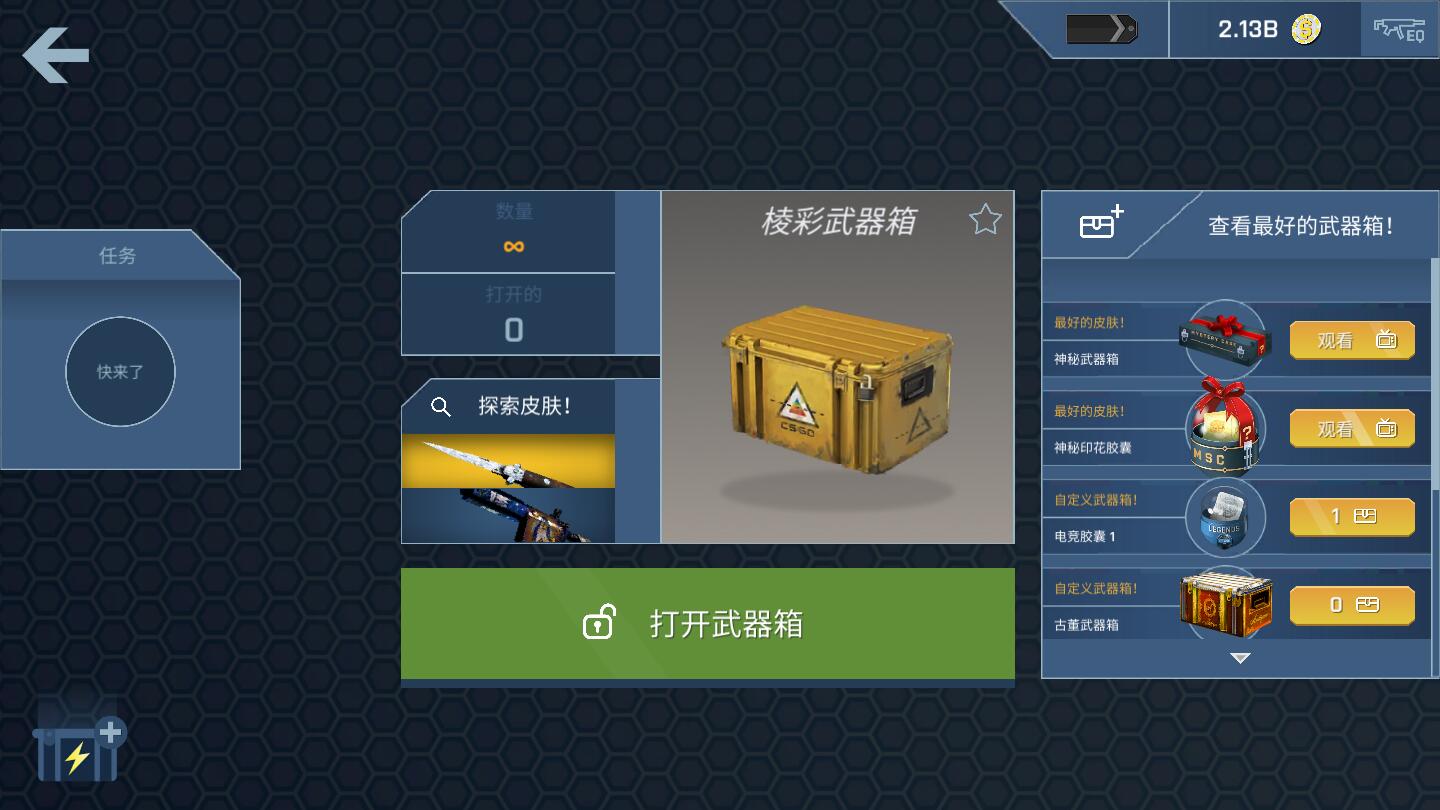Click the key item icon in top bar
Viewport: 1440px width, 810px height.
coord(1103,29)
